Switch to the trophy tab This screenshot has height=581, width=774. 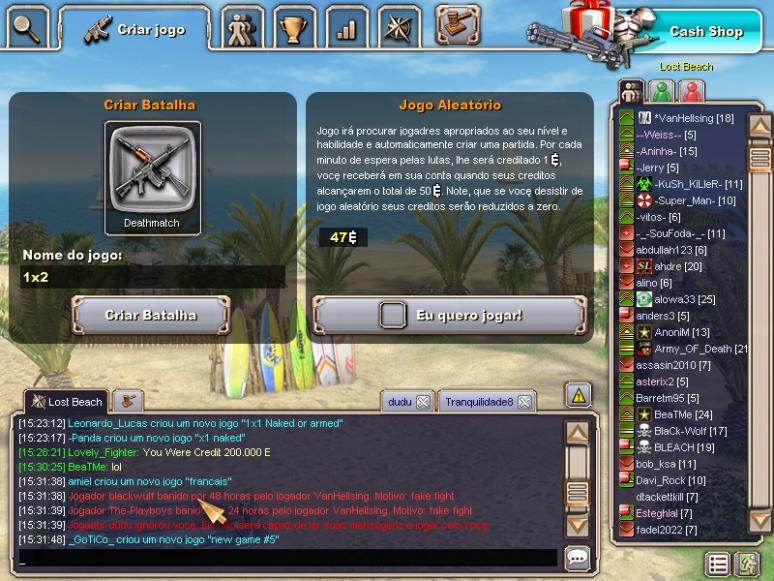pyautogui.click(x=293, y=28)
